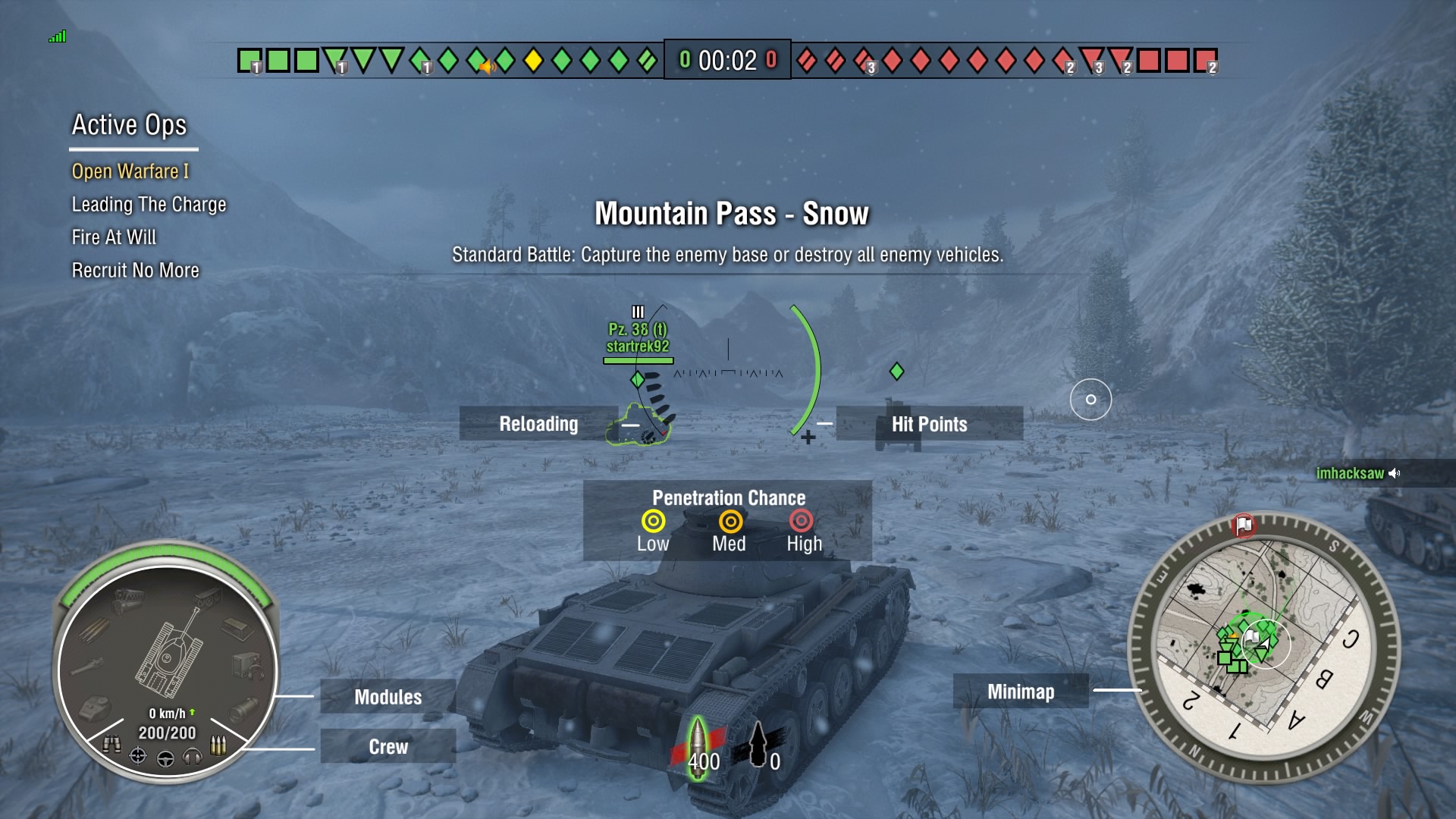Click the Fire At Will operation entry
This screenshot has width=1456, height=819.
click(112, 237)
